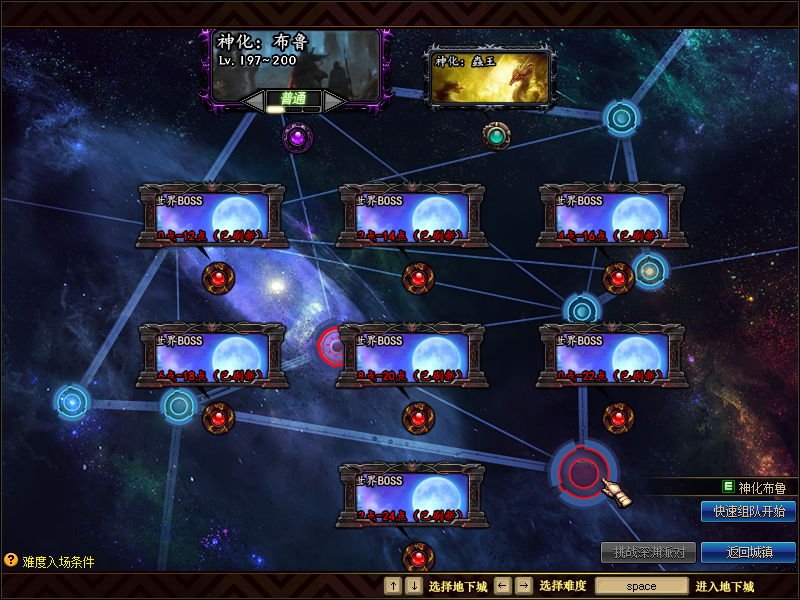Select the 世界BOSS 14点 dungeon tile
Image resolution: width=800 pixels, height=600 pixels.
[413, 214]
